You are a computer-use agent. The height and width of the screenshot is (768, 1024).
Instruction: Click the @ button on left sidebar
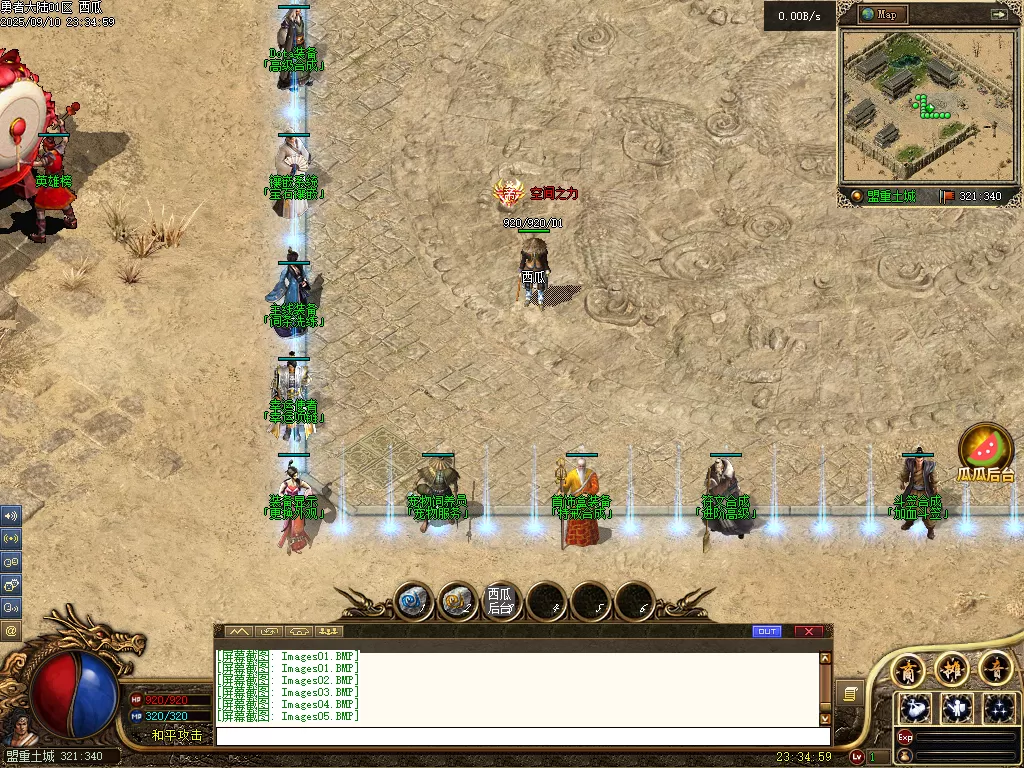click(11, 630)
